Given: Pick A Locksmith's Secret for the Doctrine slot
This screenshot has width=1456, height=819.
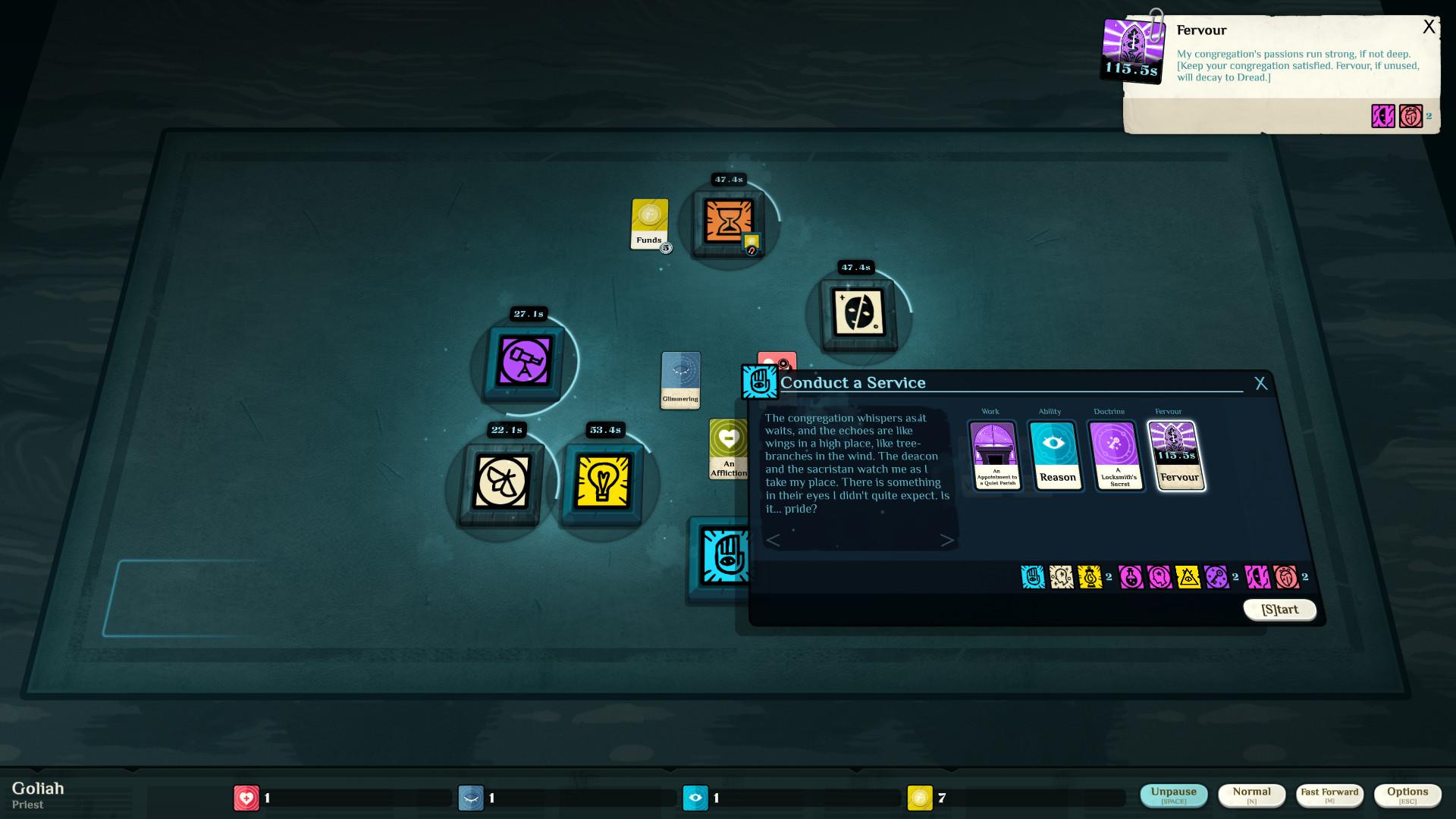Looking at the screenshot, I should [x=1119, y=456].
